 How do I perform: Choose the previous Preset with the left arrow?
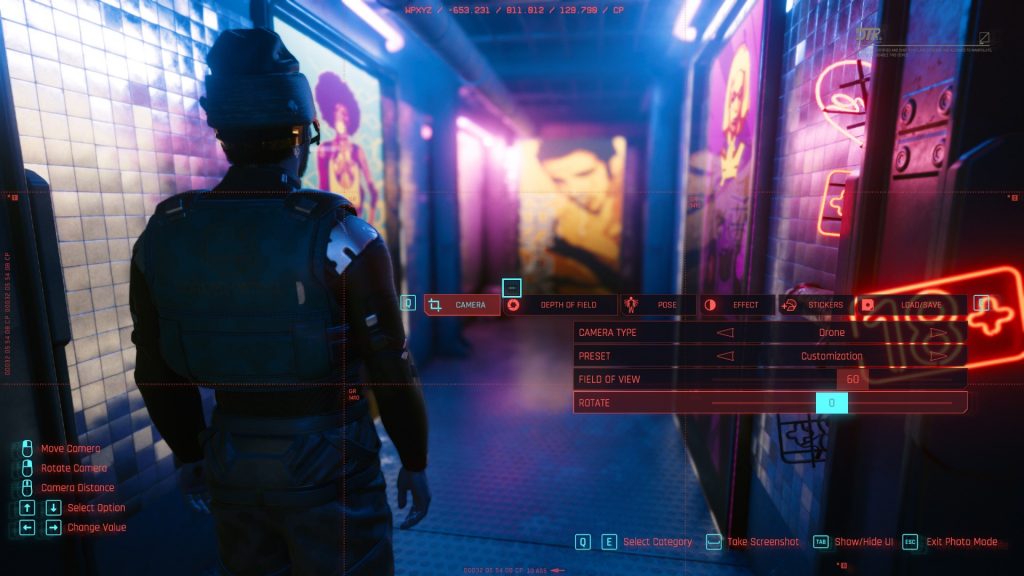pos(726,356)
